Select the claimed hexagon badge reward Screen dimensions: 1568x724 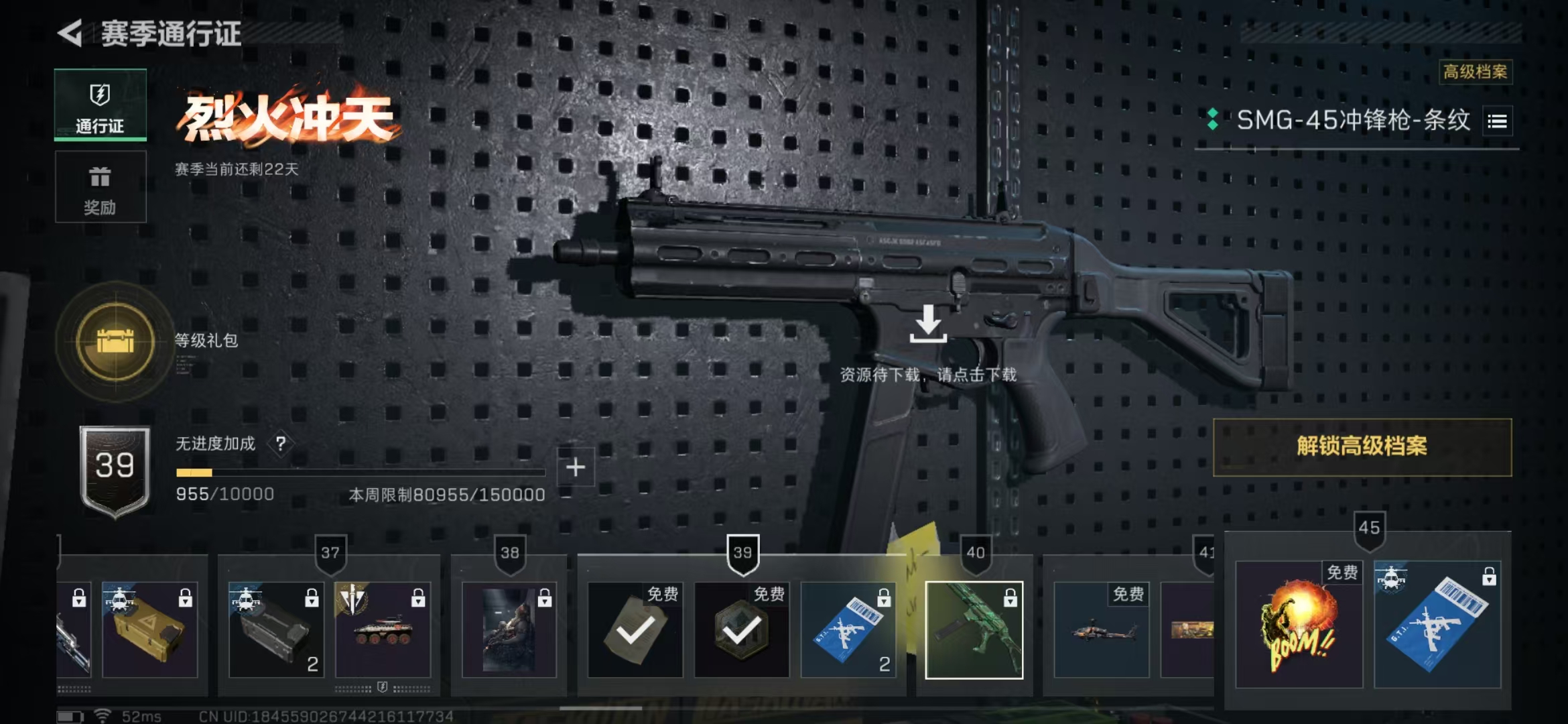(x=741, y=630)
